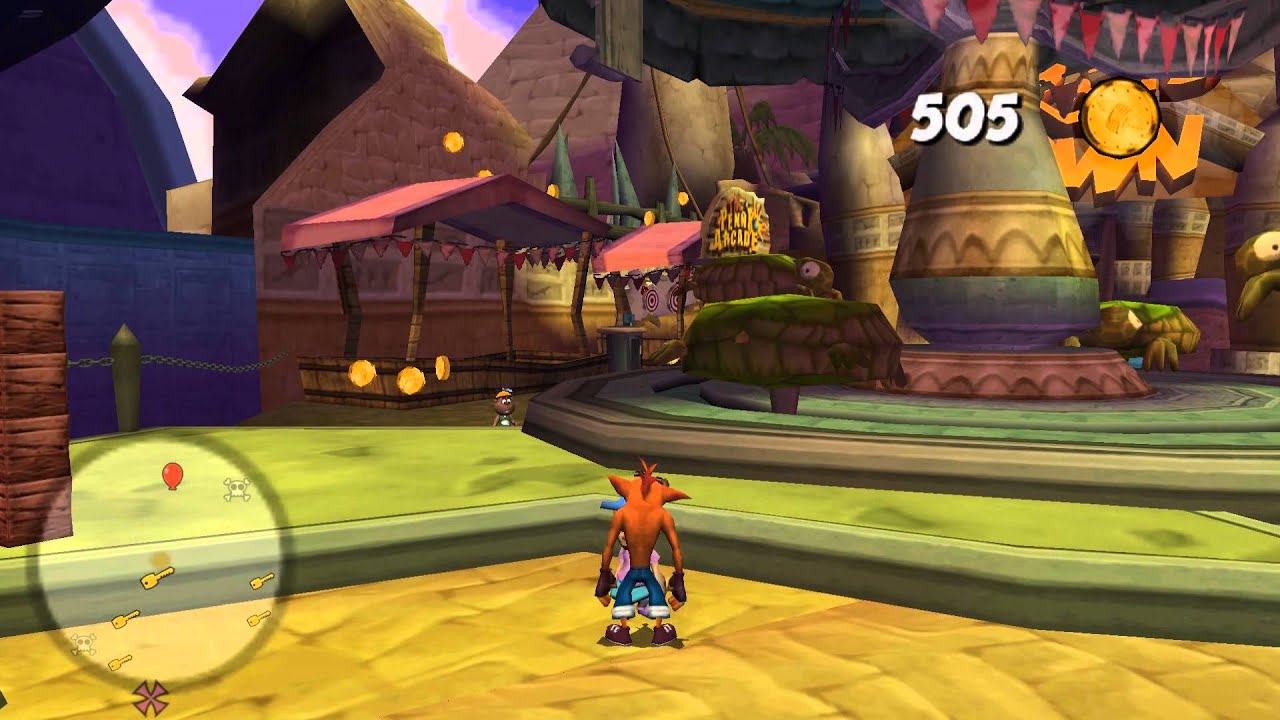Click the key icon at minimap right edge
Image resolution: width=1280 pixels, height=720 pixels.
(262, 581)
